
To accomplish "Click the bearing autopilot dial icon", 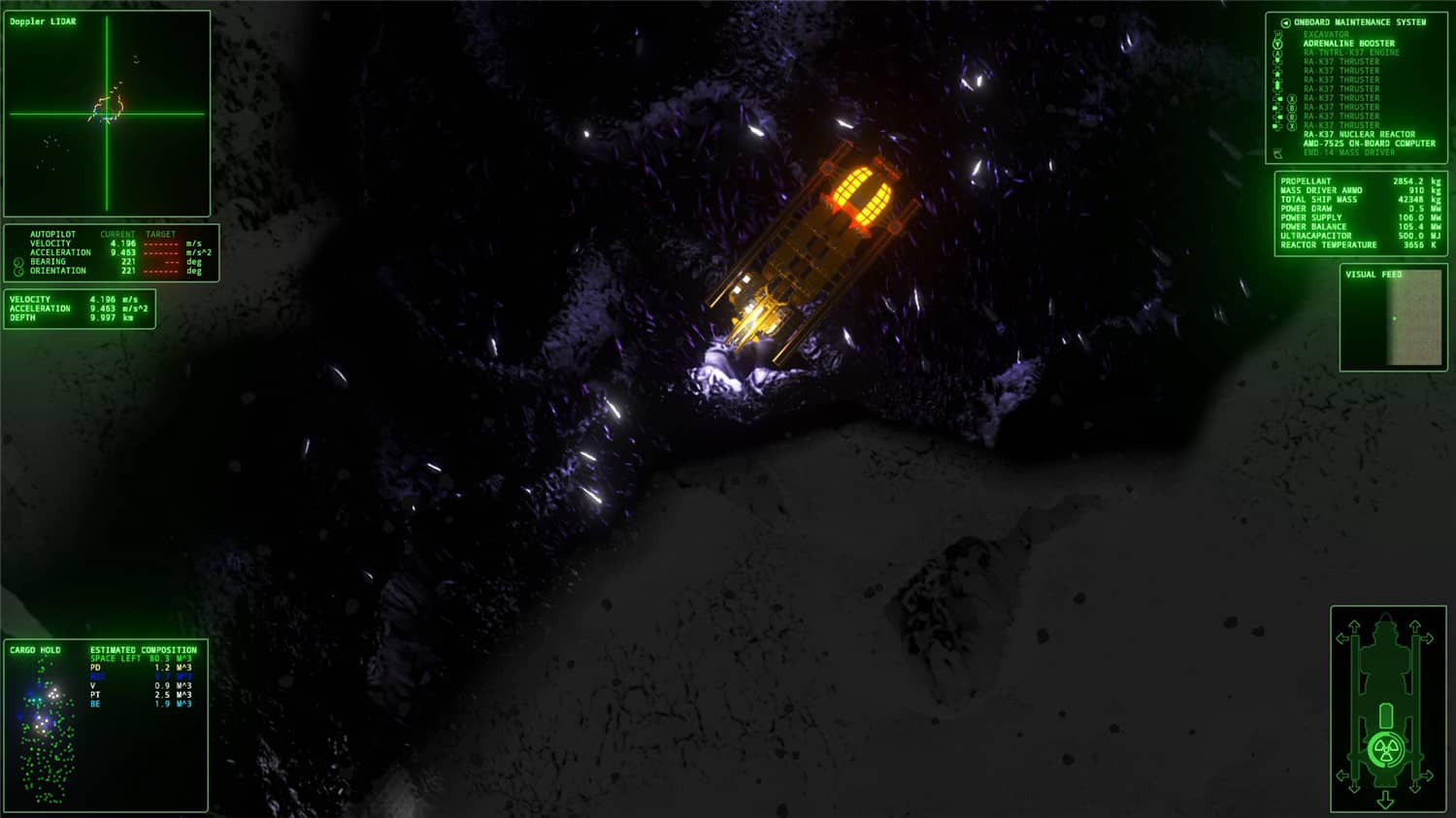I will pos(17,261).
